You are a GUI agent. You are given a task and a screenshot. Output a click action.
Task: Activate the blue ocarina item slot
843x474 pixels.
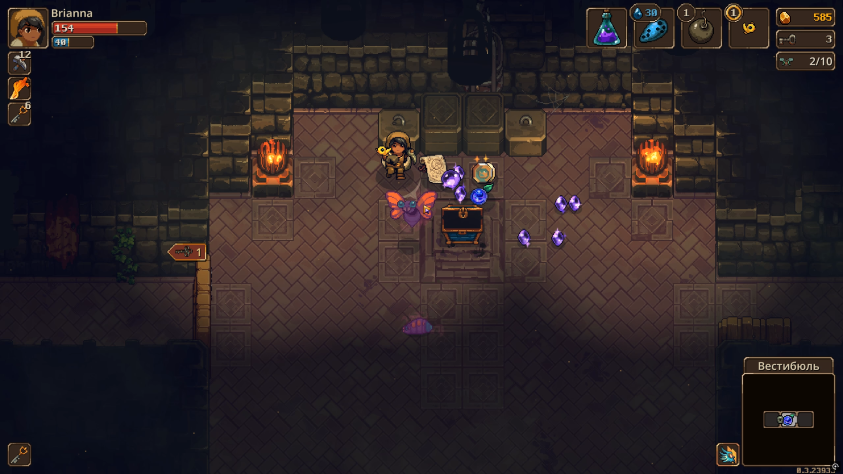click(x=653, y=29)
